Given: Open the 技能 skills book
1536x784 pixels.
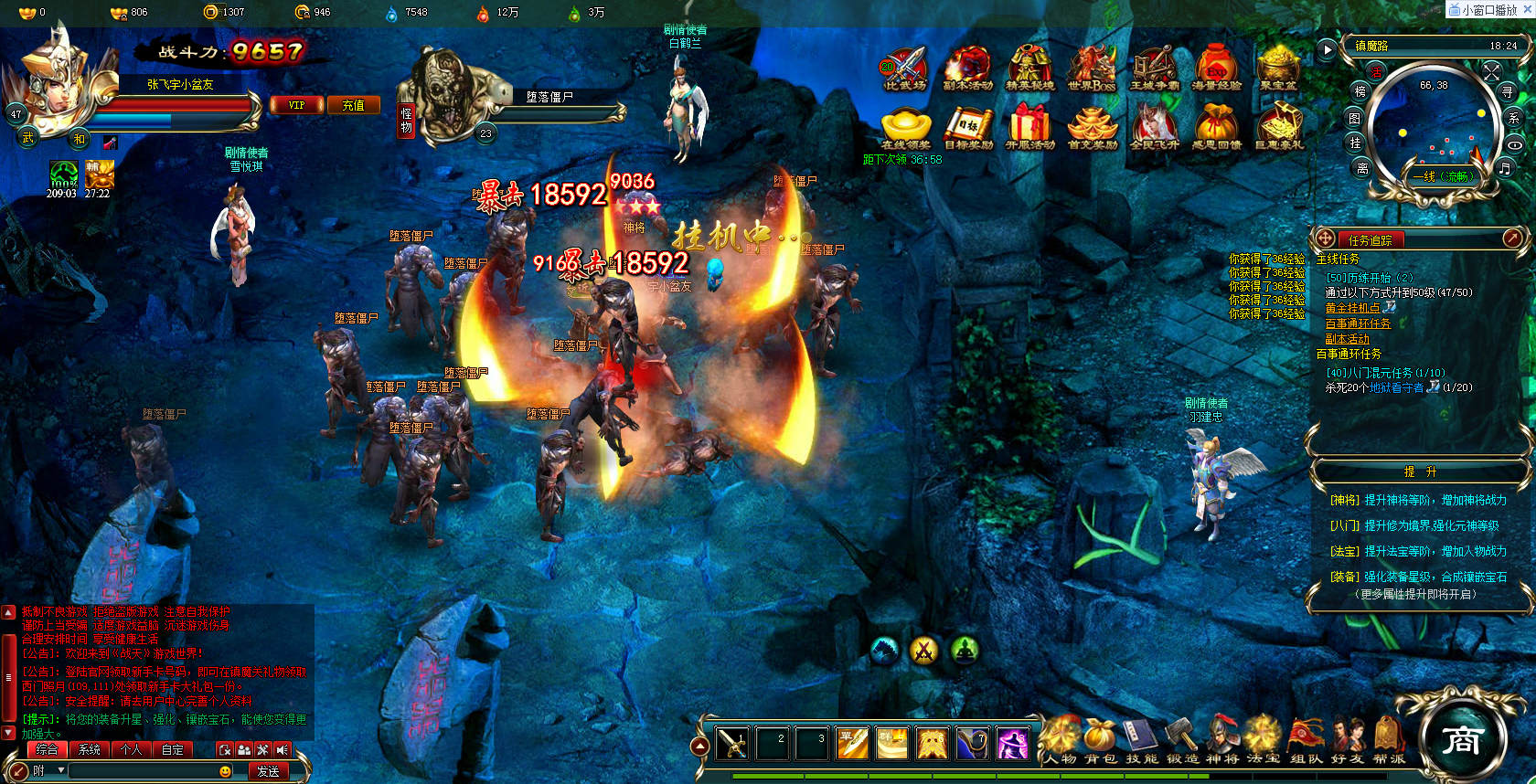Looking at the screenshot, I should 1142,739.
